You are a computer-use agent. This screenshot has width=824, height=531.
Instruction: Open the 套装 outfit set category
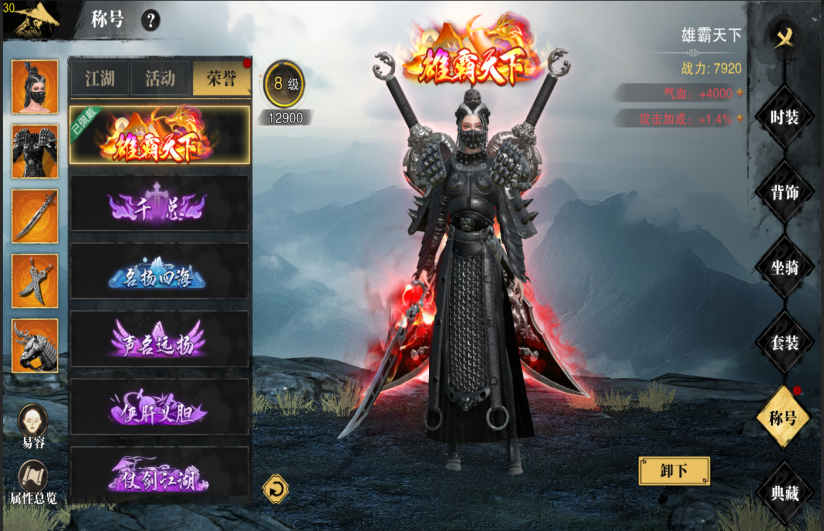tap(784, 343)
